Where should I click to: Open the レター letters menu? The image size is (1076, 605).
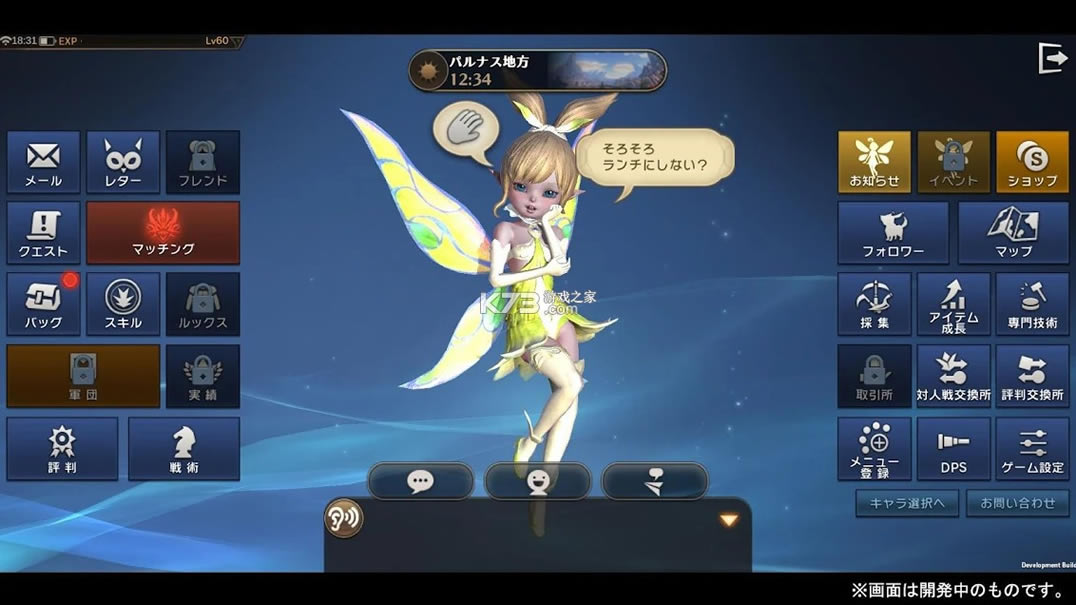[123, 162]
